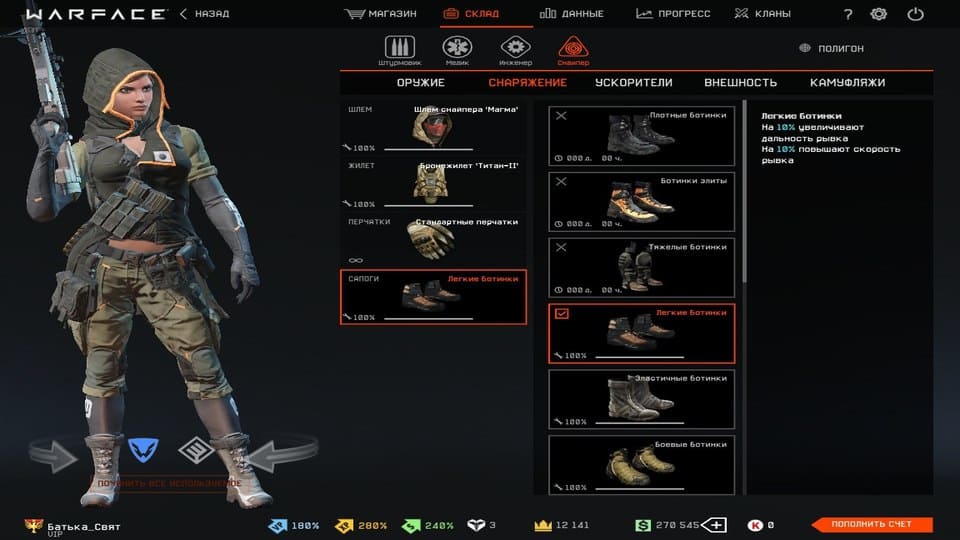Open the Данные menu

(572, 14)
